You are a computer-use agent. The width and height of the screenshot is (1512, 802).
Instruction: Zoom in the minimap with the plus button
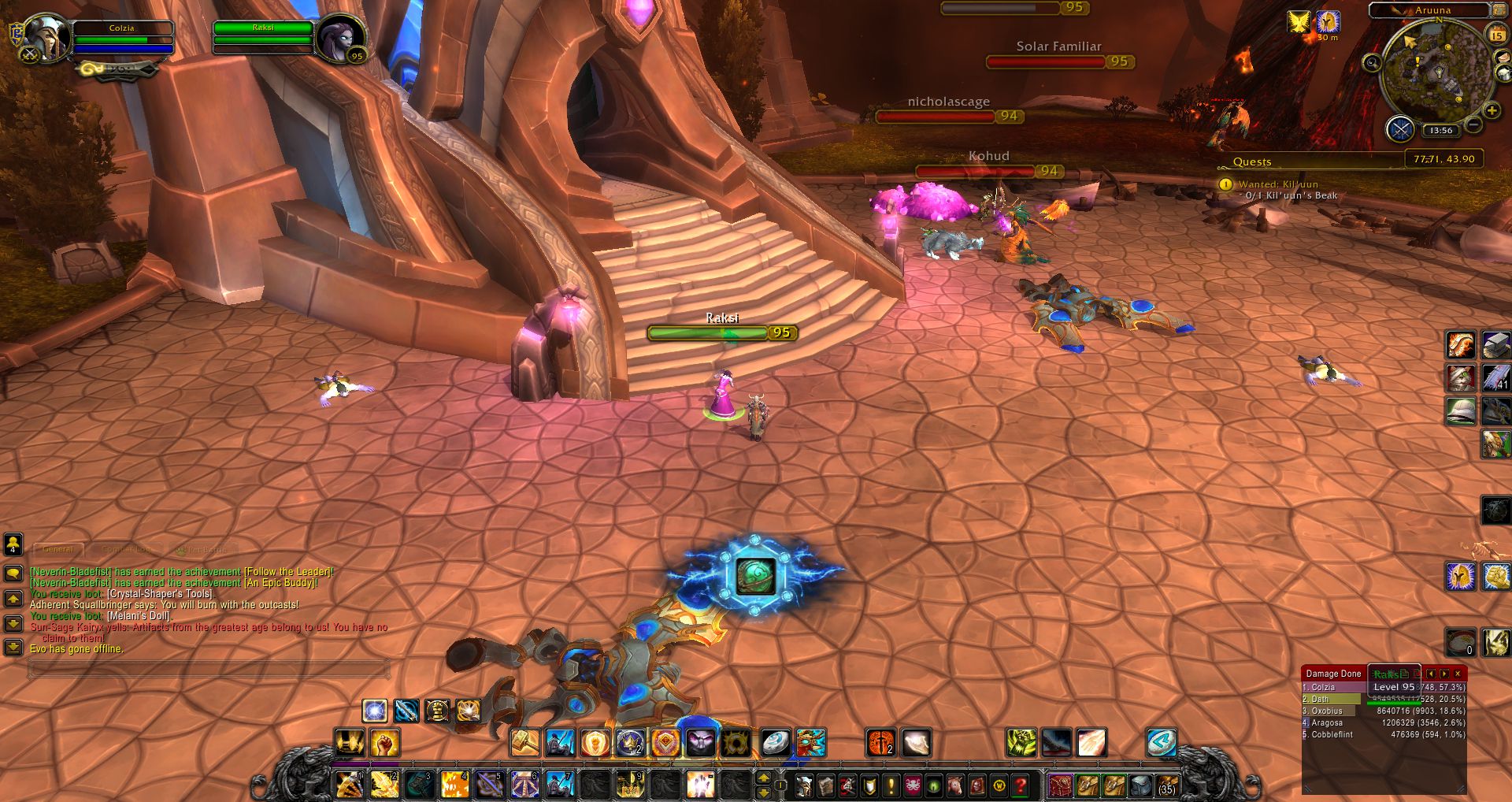[x=1492, y=111]
